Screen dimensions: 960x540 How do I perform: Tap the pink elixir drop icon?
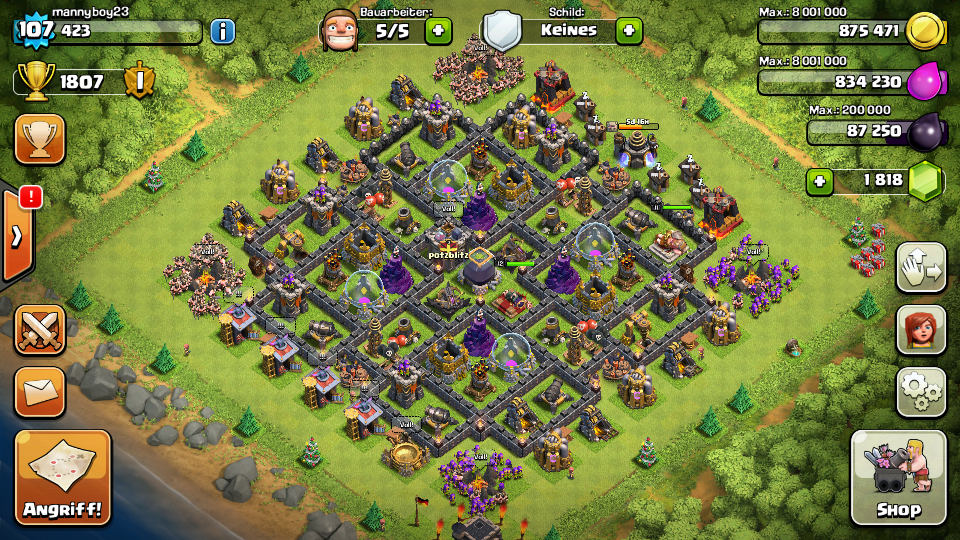tap(926, 81)
